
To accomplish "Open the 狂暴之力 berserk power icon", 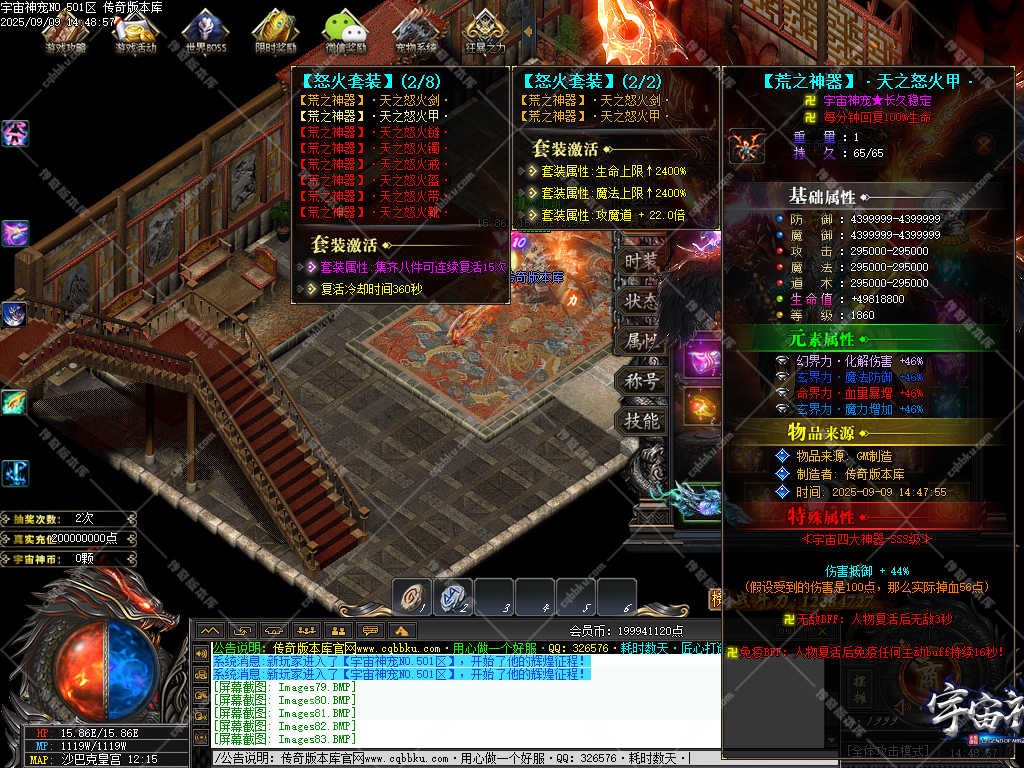I will pos(486,31).
